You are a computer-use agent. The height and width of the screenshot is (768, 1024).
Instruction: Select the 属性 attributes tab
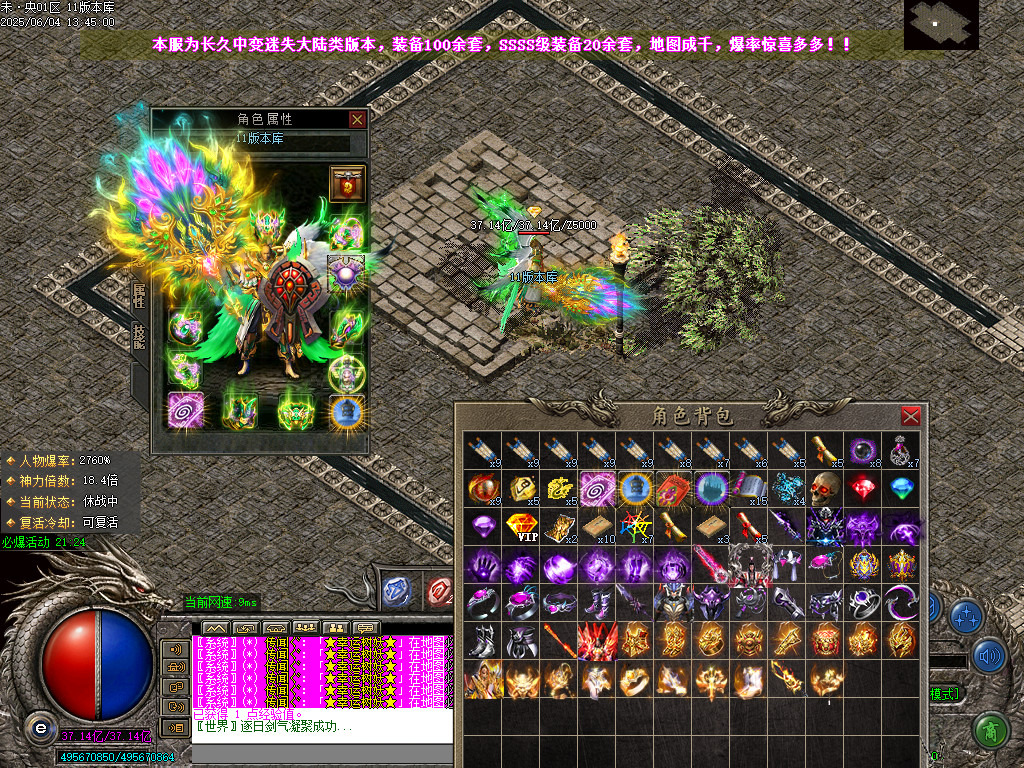point(139,295)
